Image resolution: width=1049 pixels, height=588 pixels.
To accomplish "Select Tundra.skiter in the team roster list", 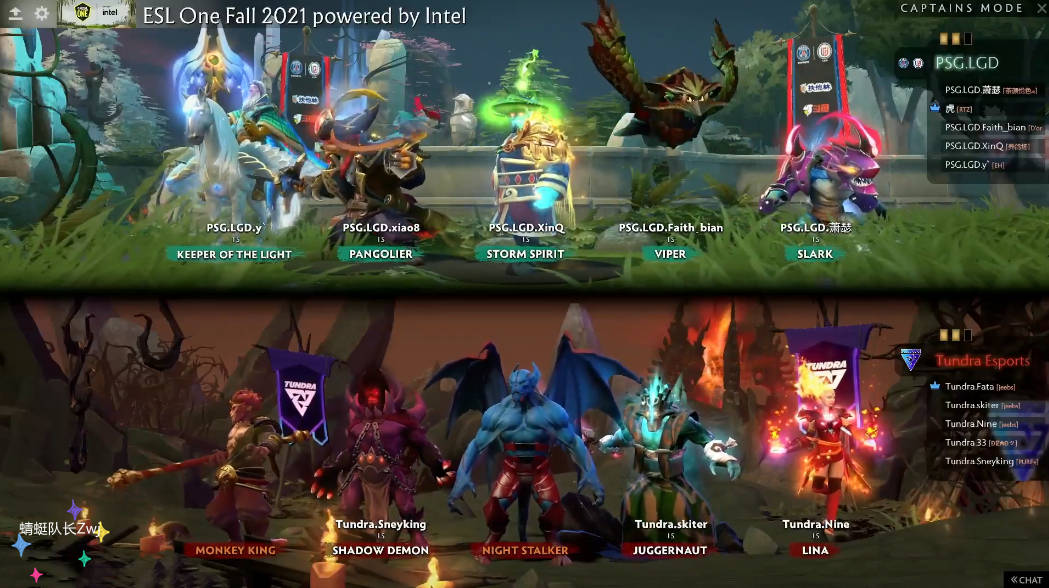I will (x=973, y=405).
